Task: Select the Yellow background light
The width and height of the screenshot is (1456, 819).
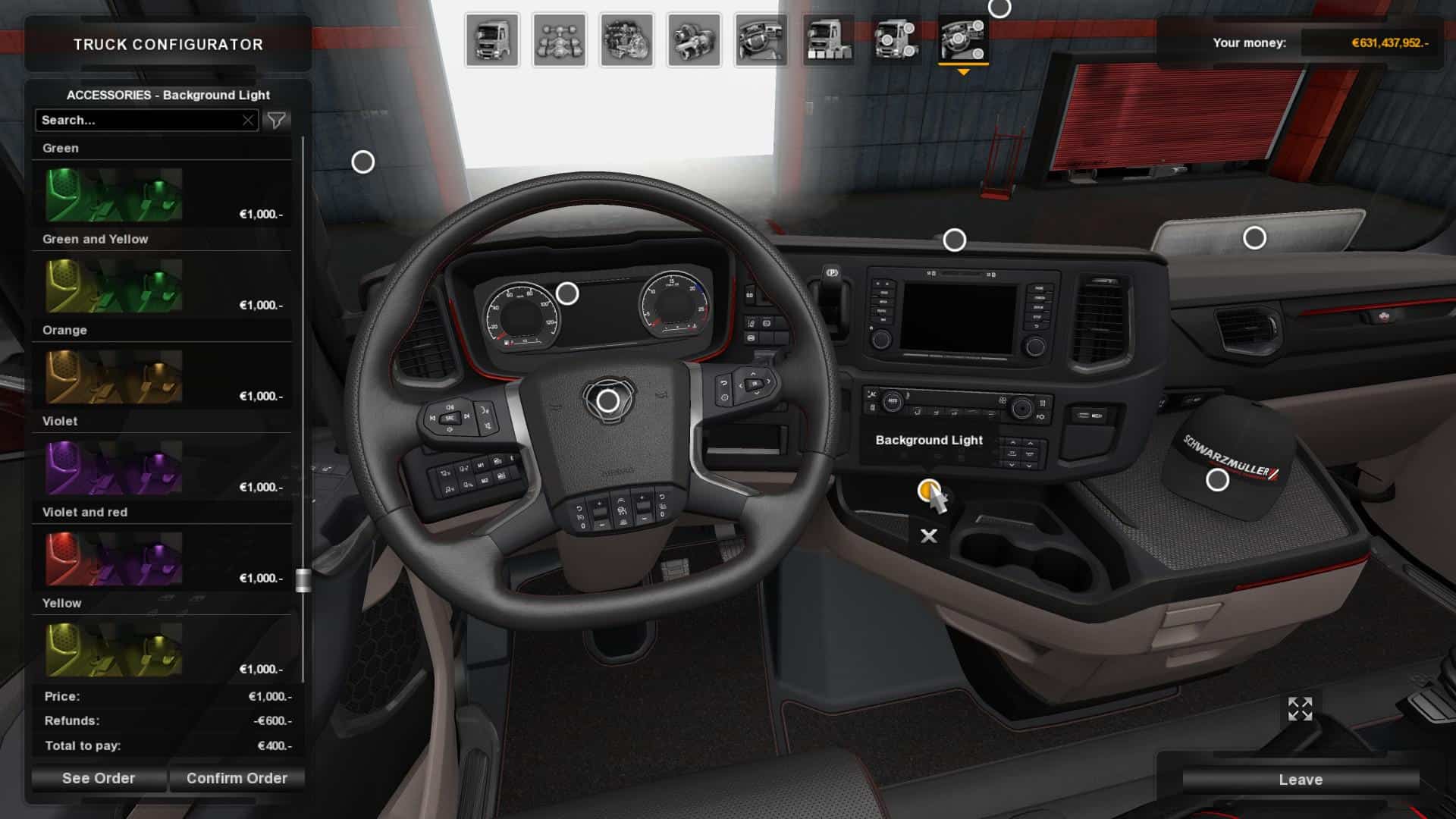Action: (x=114, y=650)
